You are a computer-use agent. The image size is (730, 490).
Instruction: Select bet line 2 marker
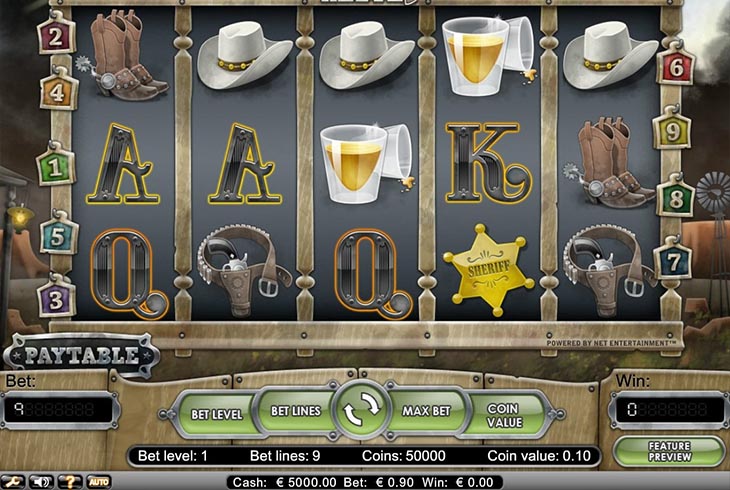[54, 38]
